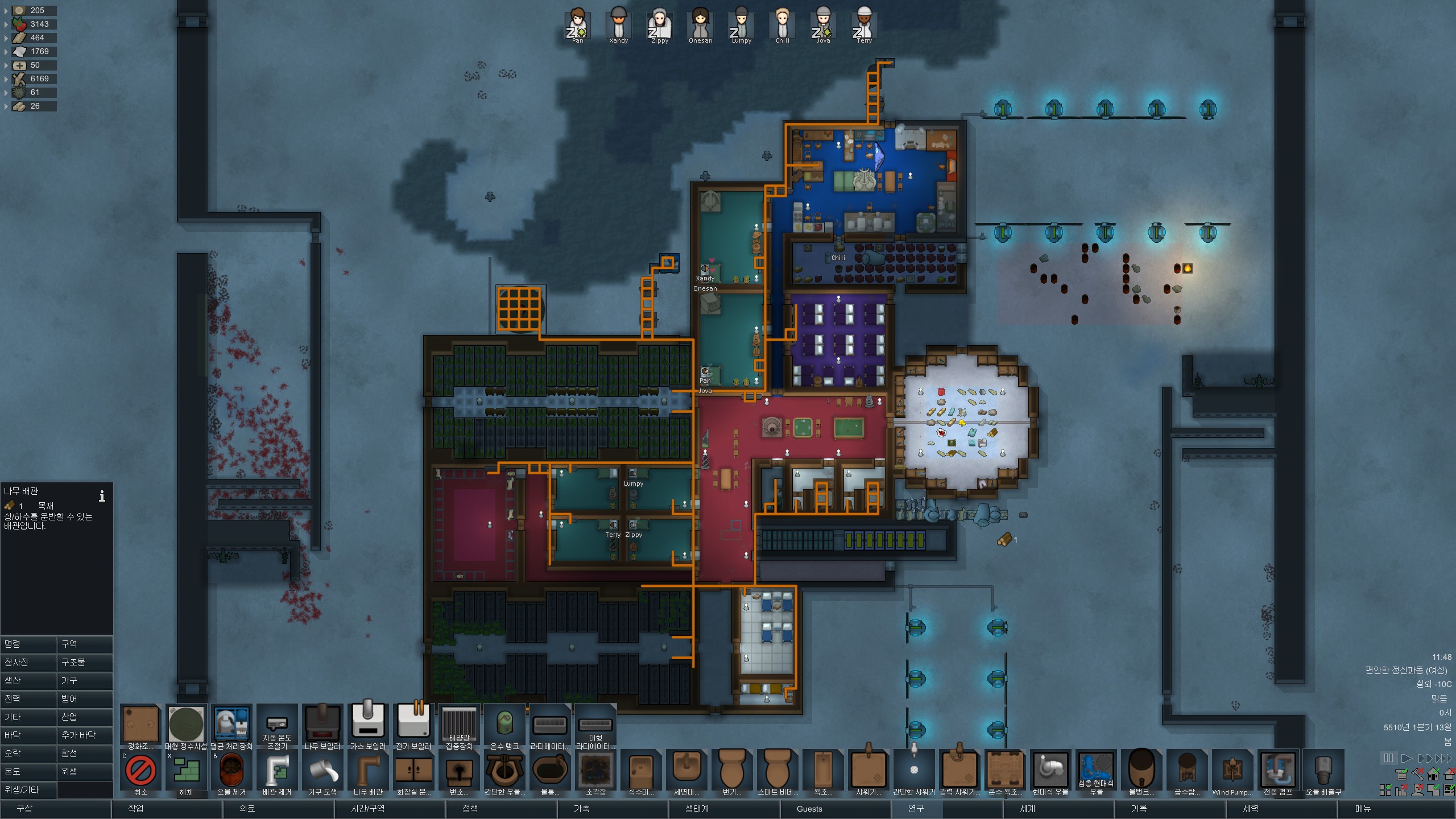Select colonist Xandy's portrait

618,25
